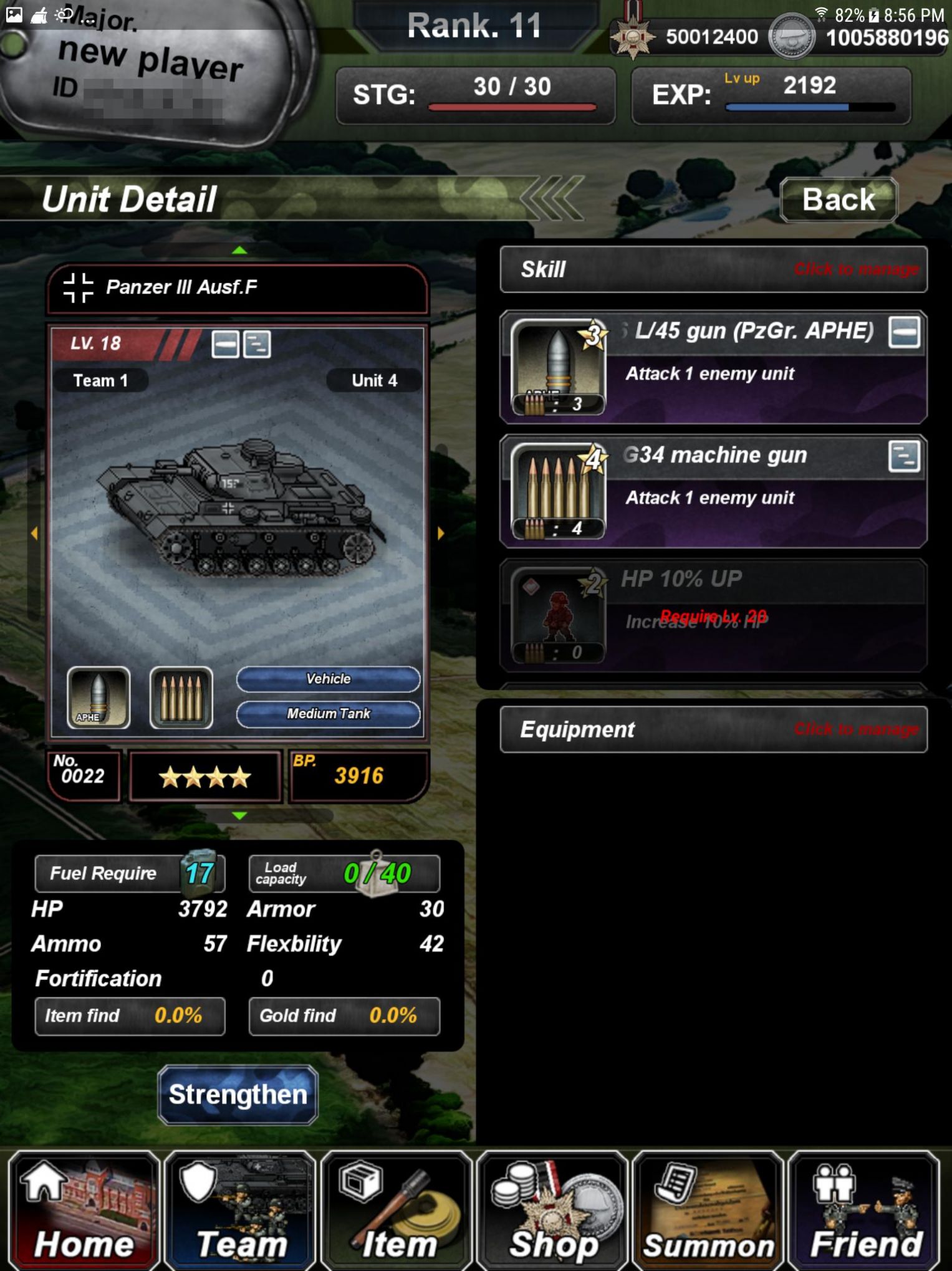Image resolution: width=952 pixels, height=1271 pixels.
Task: Click the green down arrow below unit card
Action: pos(239,815)
